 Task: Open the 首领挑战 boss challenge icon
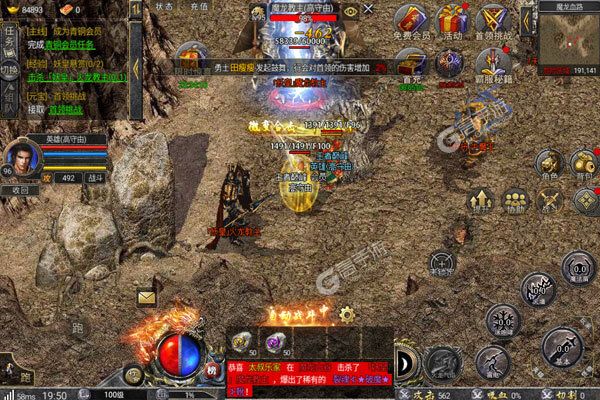(x=492, y=22)
